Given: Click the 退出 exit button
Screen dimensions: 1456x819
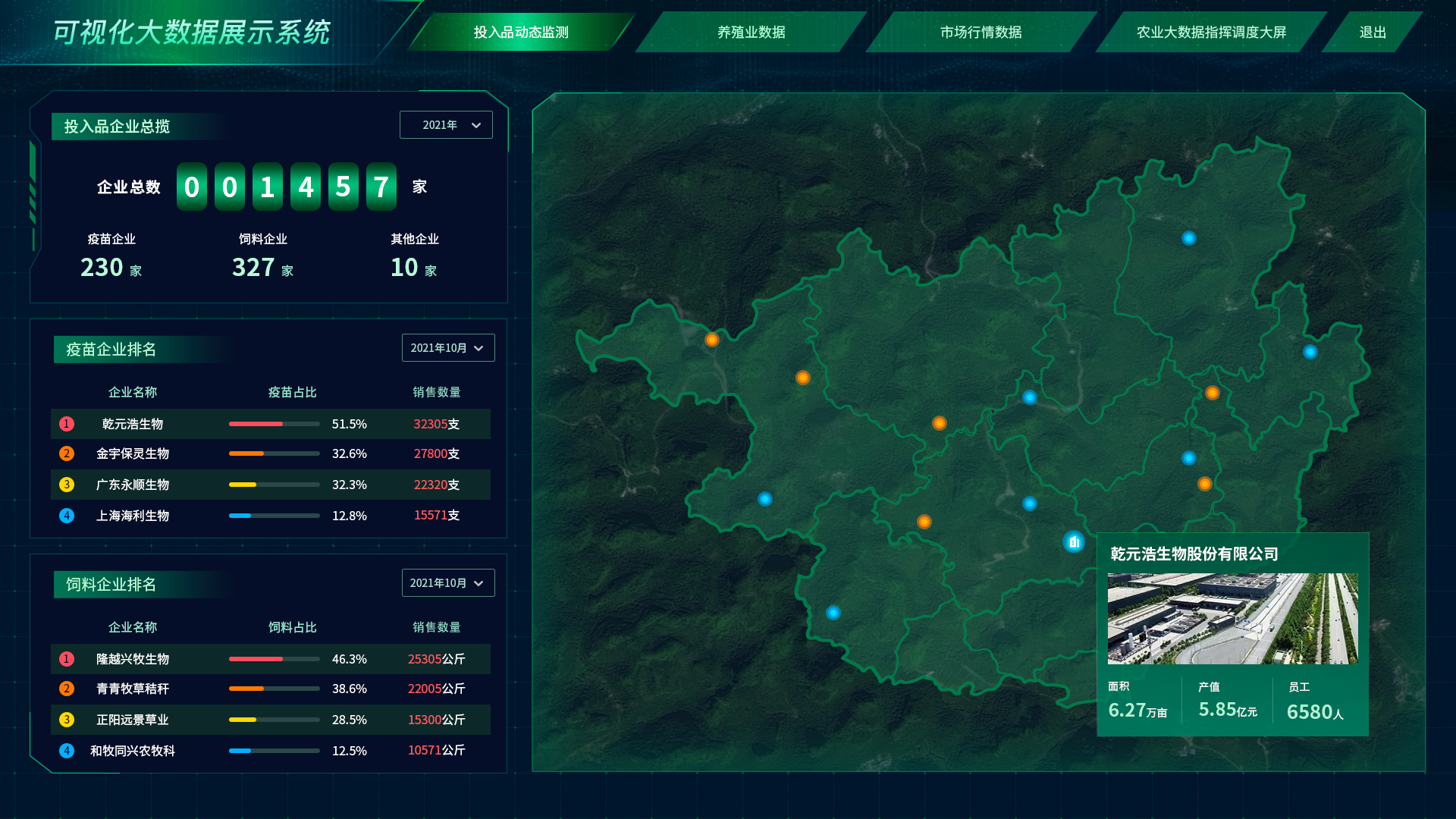Looking at the screenshot, I should pos(1373,32).
